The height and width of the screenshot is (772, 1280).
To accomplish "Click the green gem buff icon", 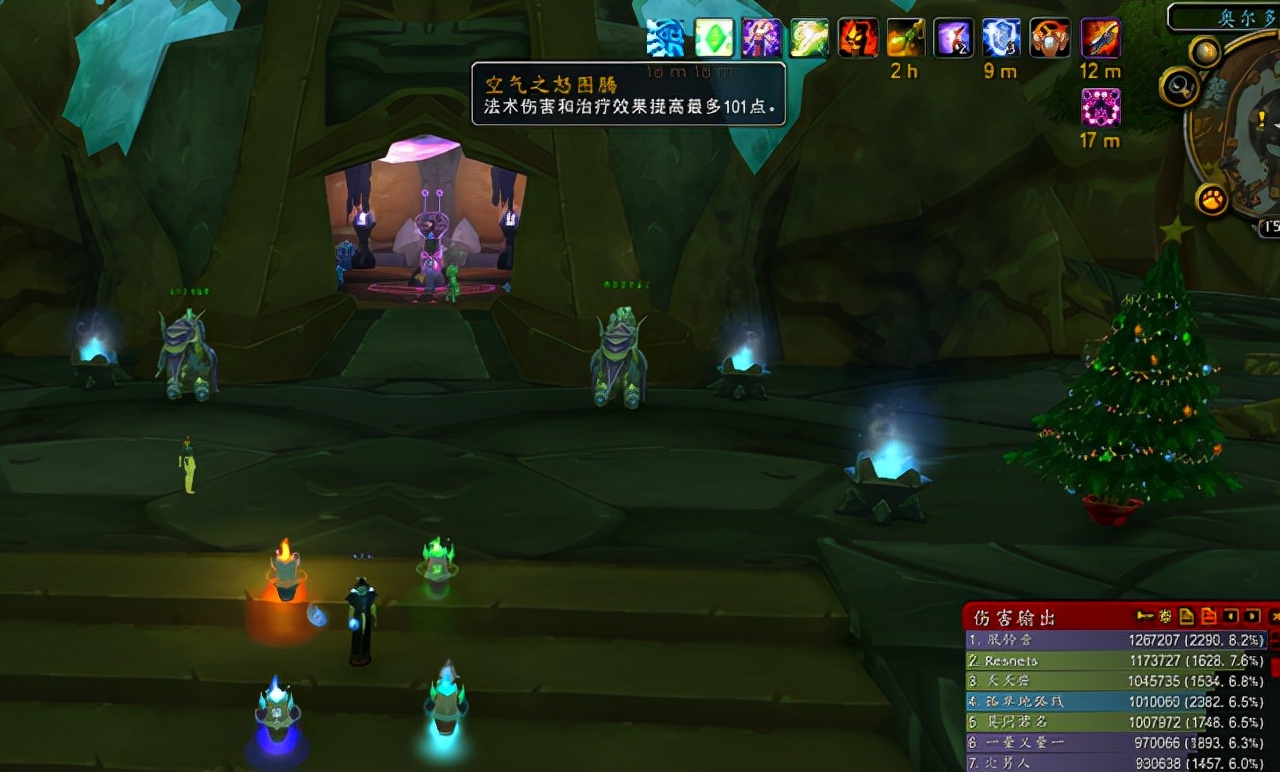I will pyautogui.click(x=714, y=38).
